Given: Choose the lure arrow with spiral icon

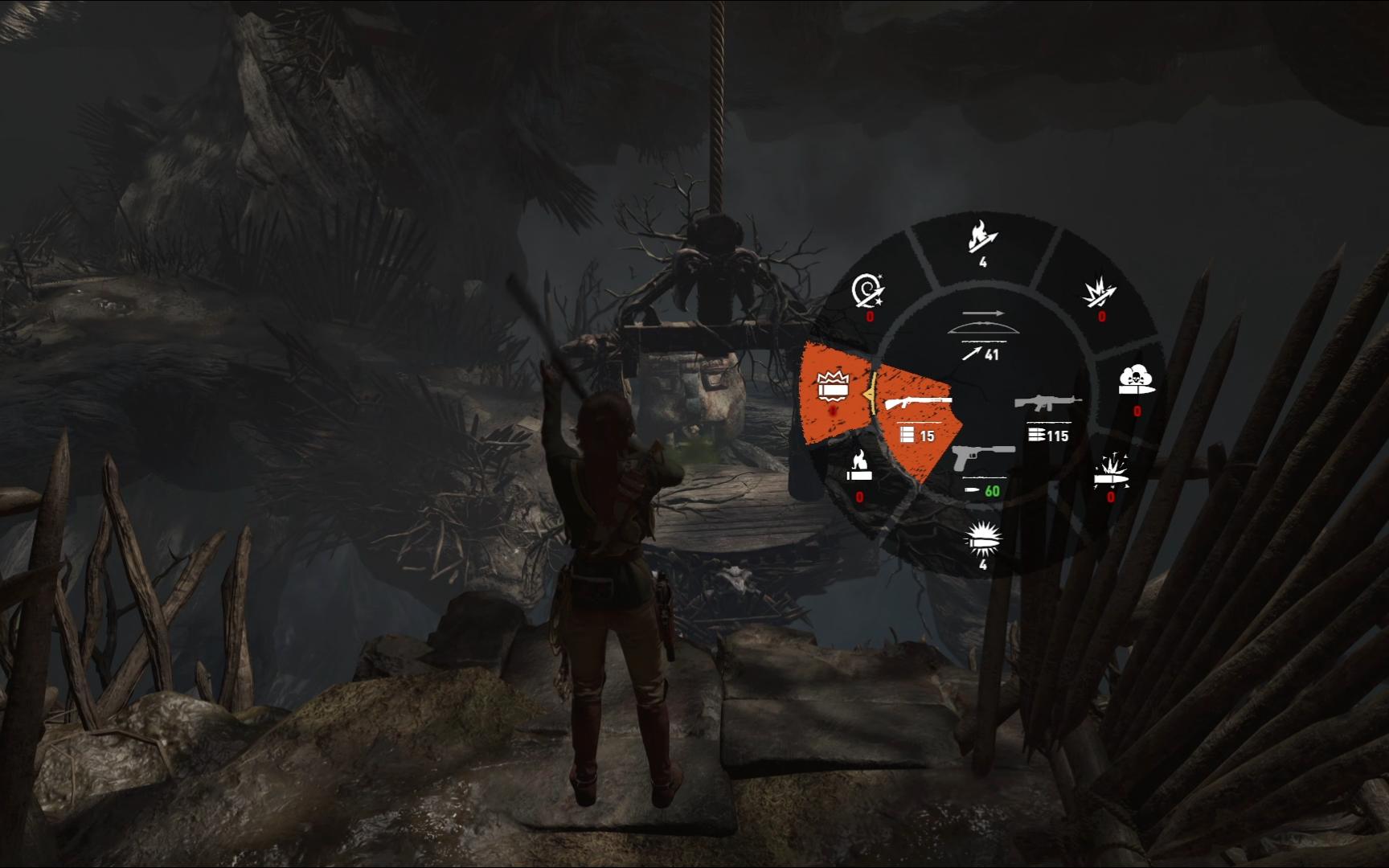Looking at the screenshot, I should tap(868, 294).
